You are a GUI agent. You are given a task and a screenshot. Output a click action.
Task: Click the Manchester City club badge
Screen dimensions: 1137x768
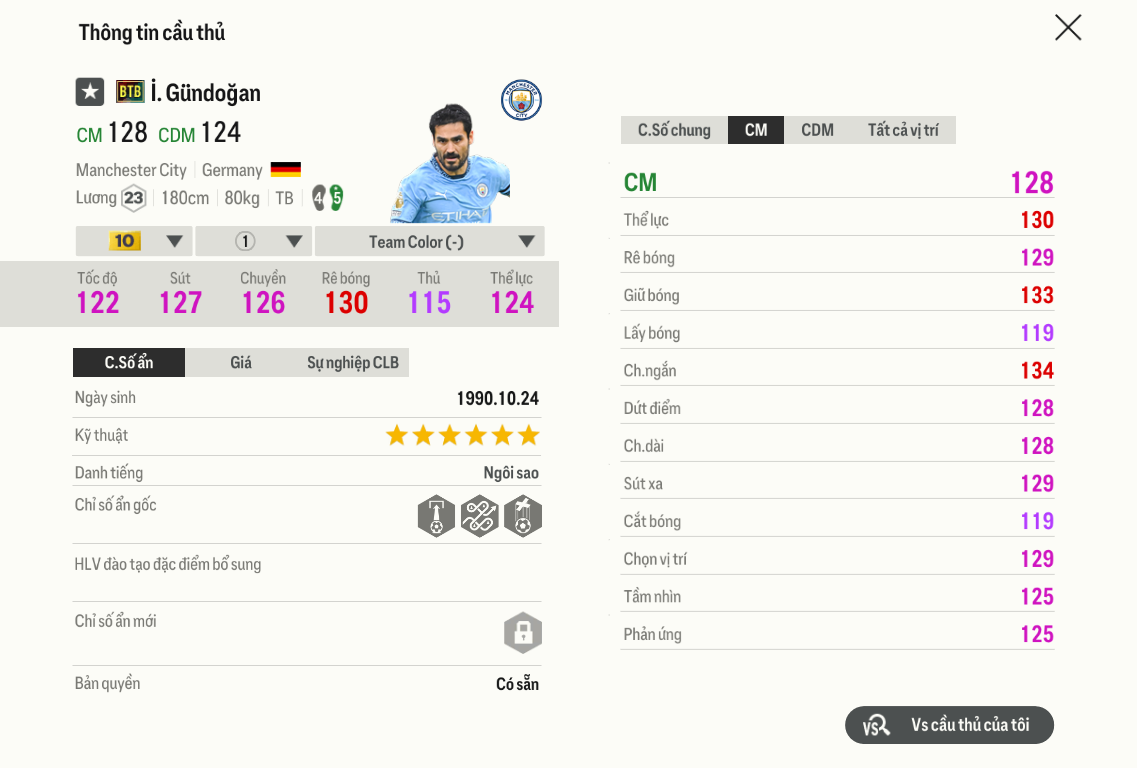(521, 100)
